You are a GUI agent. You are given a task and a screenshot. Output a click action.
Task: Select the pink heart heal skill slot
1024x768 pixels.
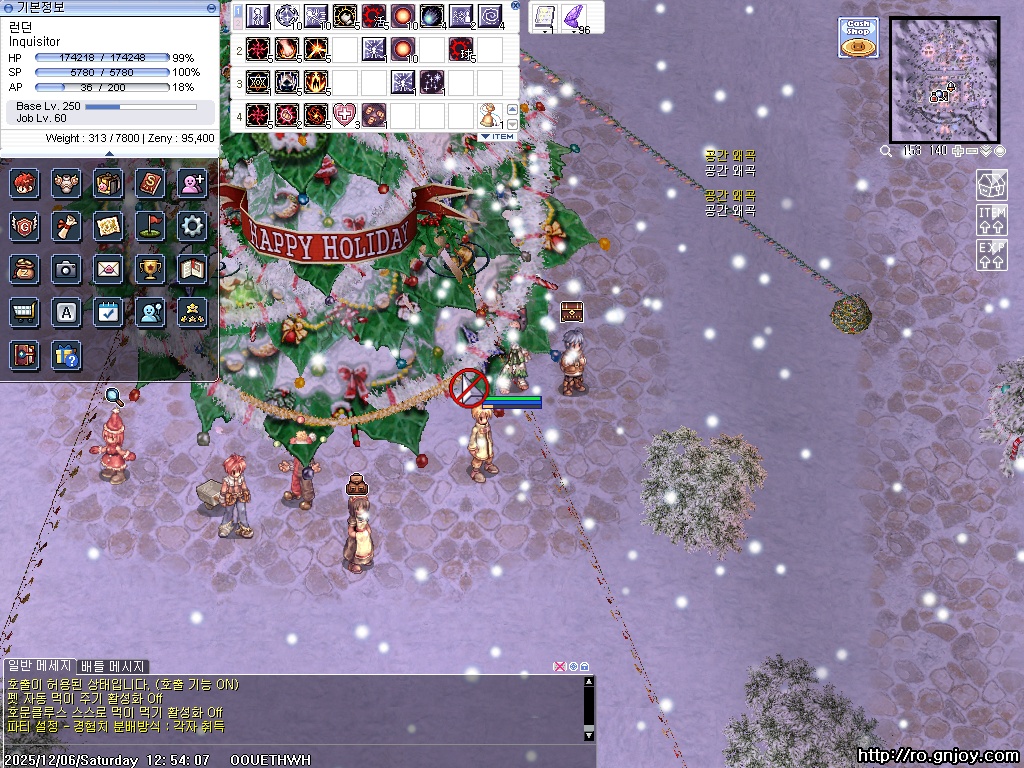coord(344,114)
